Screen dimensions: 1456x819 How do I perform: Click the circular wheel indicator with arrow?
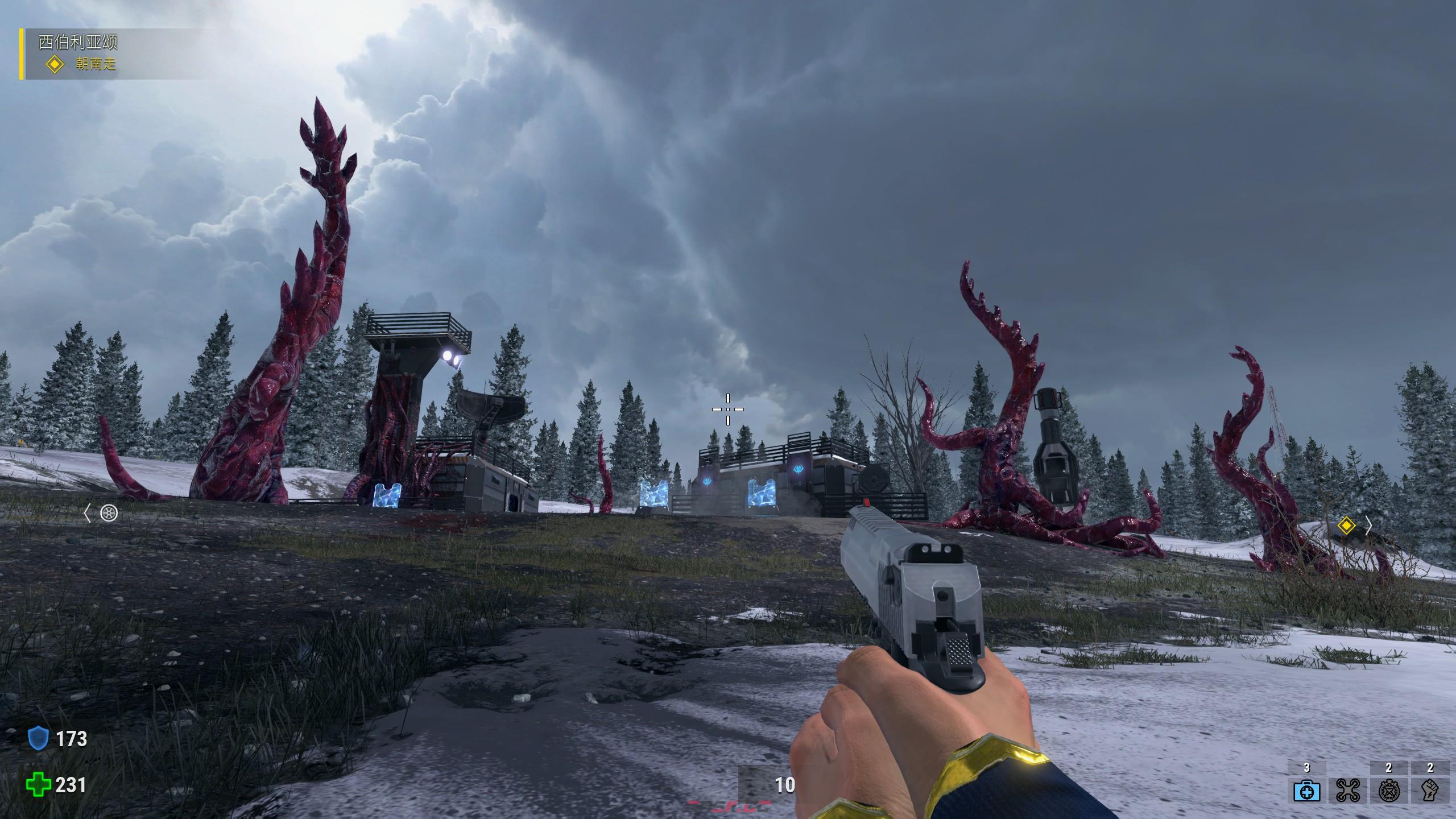coord(109,514)
